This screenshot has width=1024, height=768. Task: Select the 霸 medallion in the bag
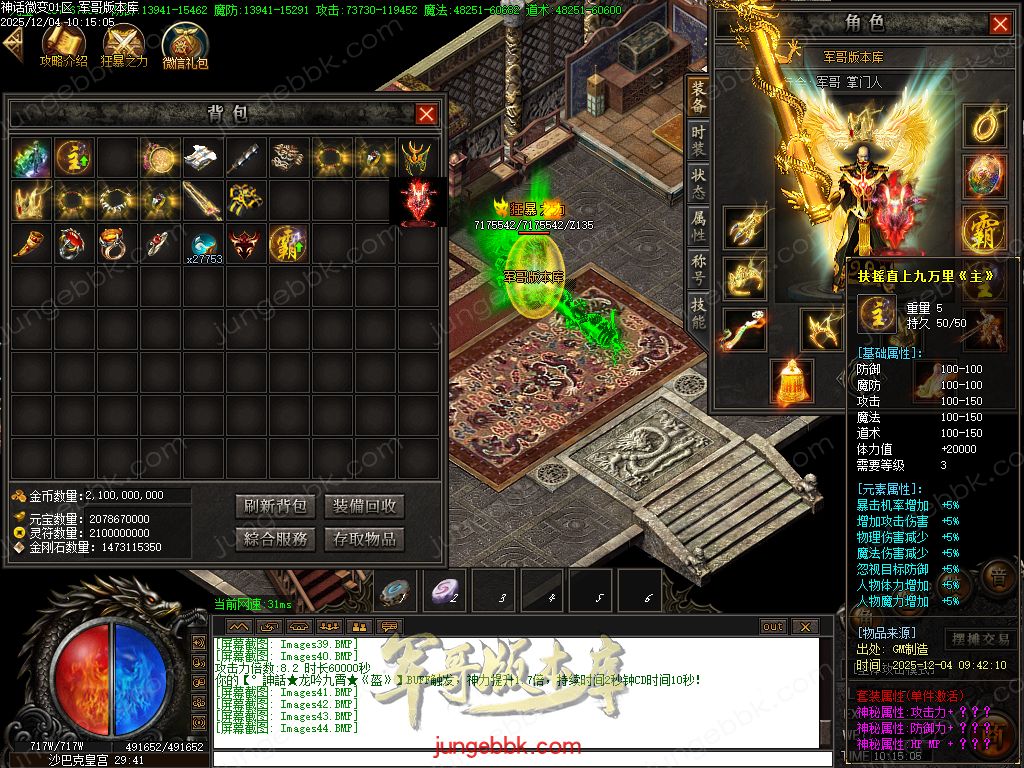288,244
